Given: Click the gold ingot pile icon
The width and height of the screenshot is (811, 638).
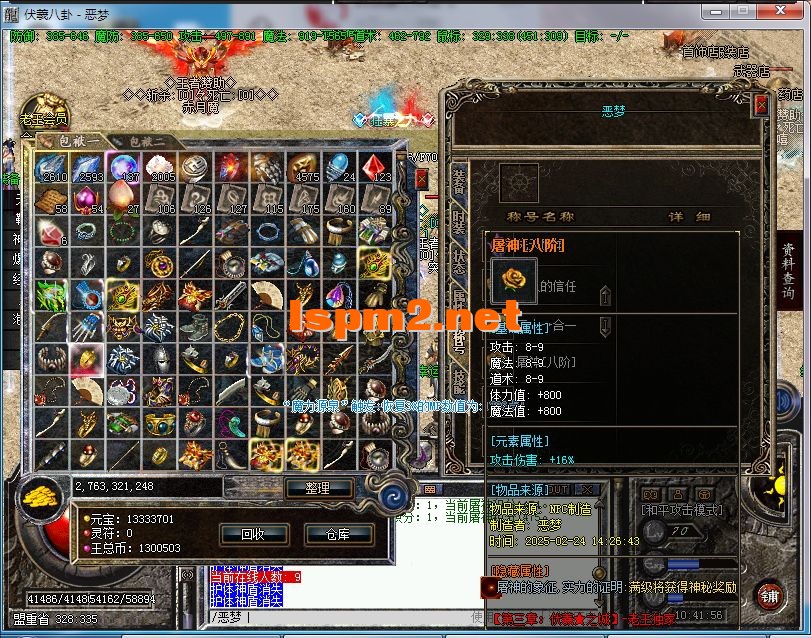Looking at the screenshot, I should click(44, 496).
